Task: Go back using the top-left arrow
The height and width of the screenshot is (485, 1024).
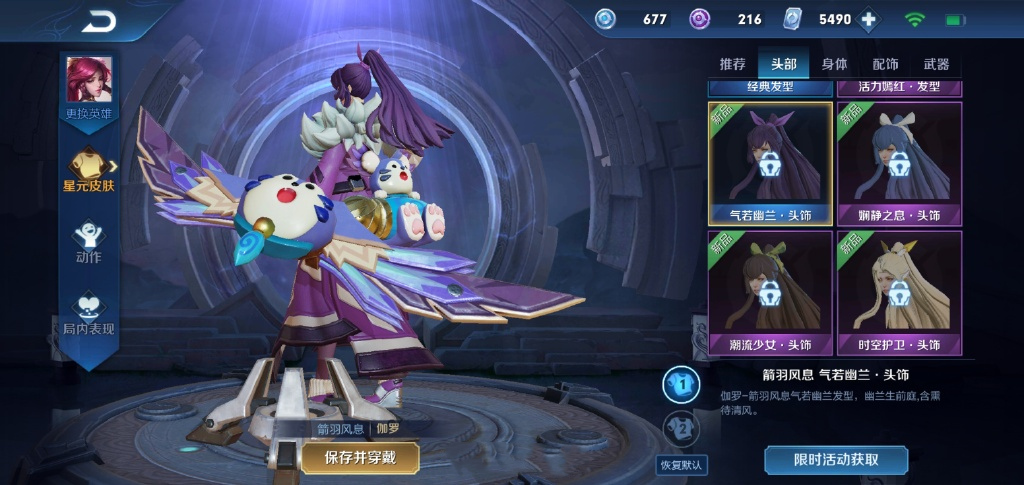Action: 99,20
